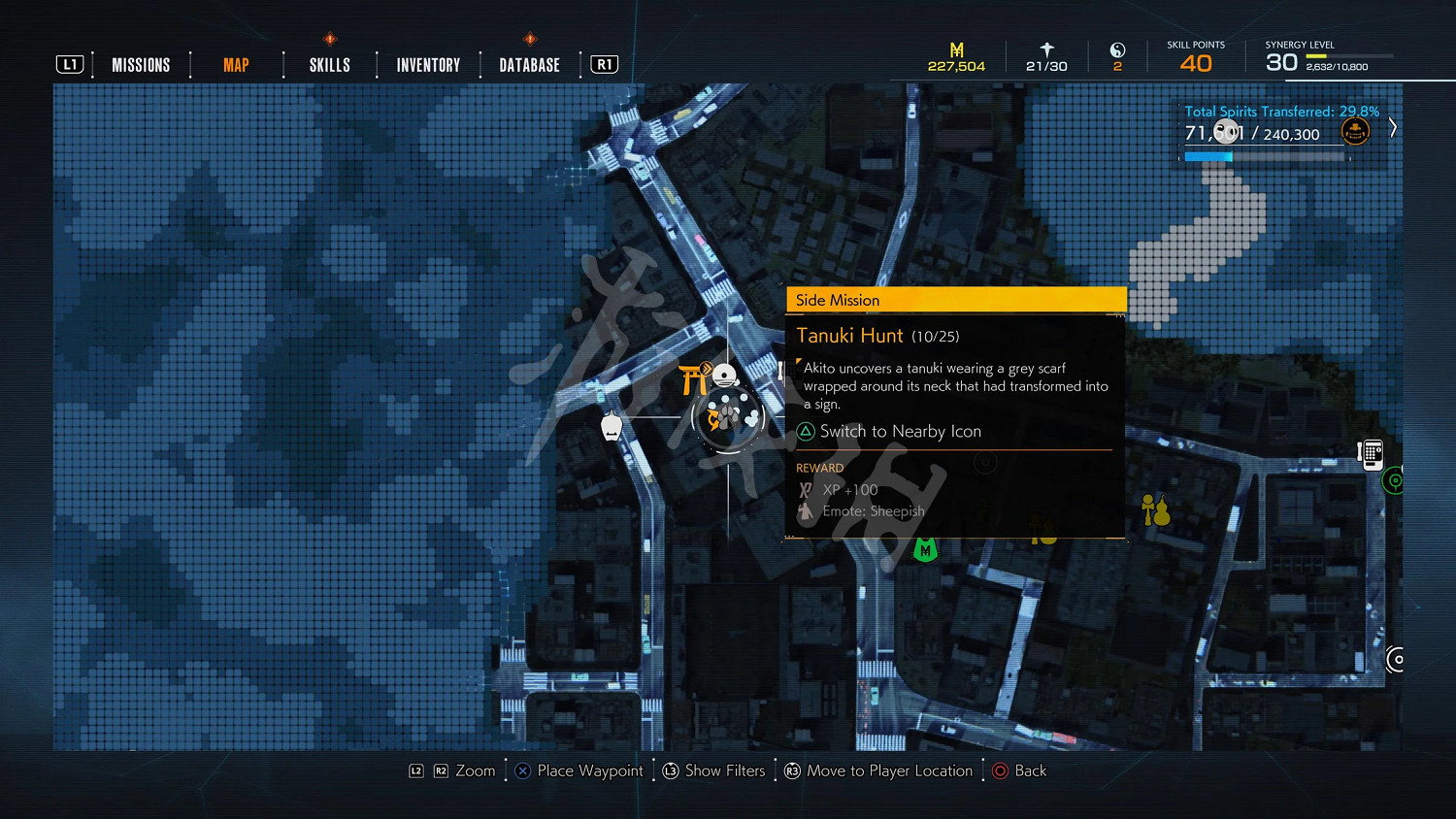1456x819 pixels.
Task: Choose the payphone marker on the map
Action: (1371, 454)
